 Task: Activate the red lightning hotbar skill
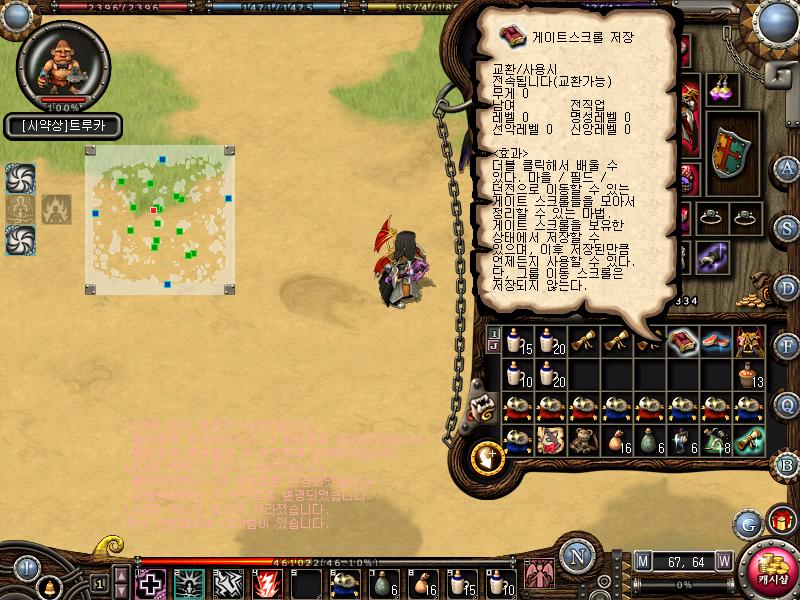tap(268, 583)
